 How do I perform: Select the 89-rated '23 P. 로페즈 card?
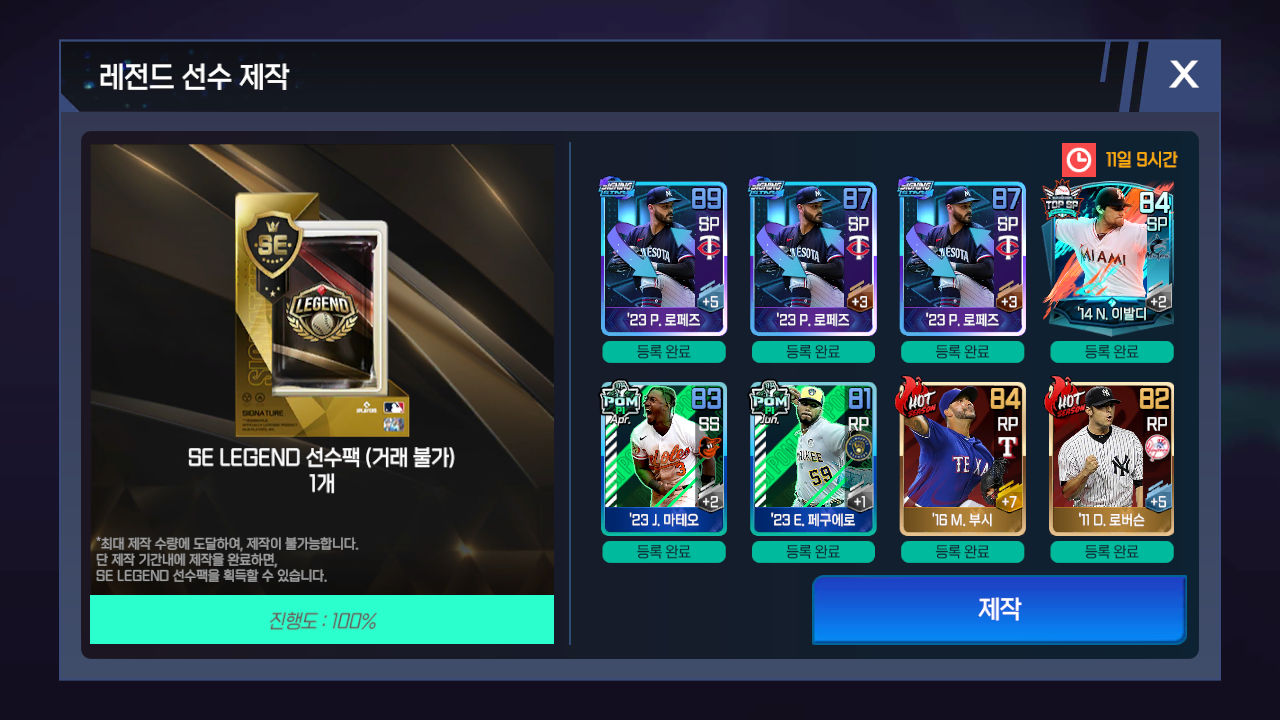click(663, 258)
